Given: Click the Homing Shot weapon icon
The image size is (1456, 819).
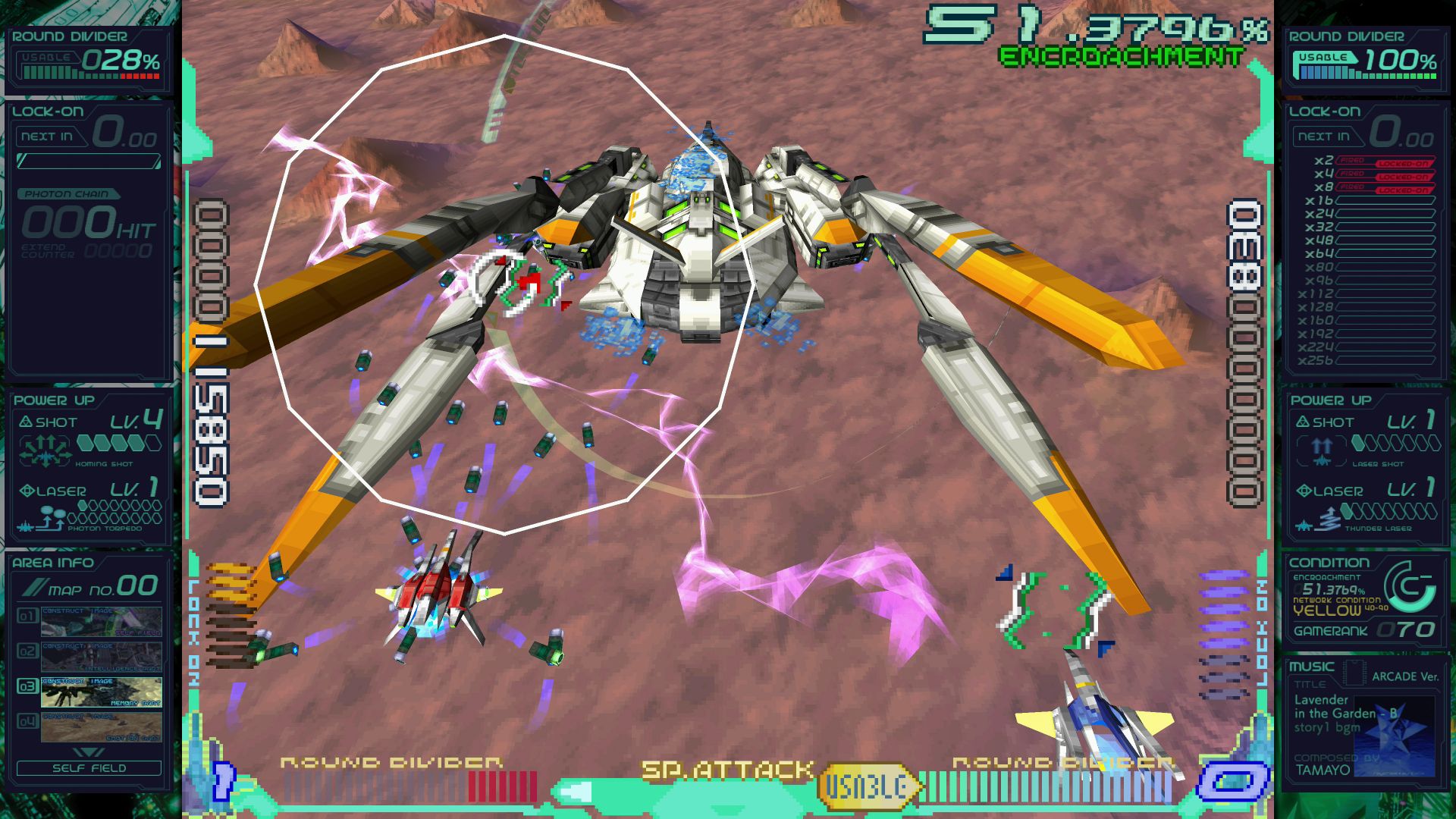Looking at the screenshot, I should click(x=45, y=450).
